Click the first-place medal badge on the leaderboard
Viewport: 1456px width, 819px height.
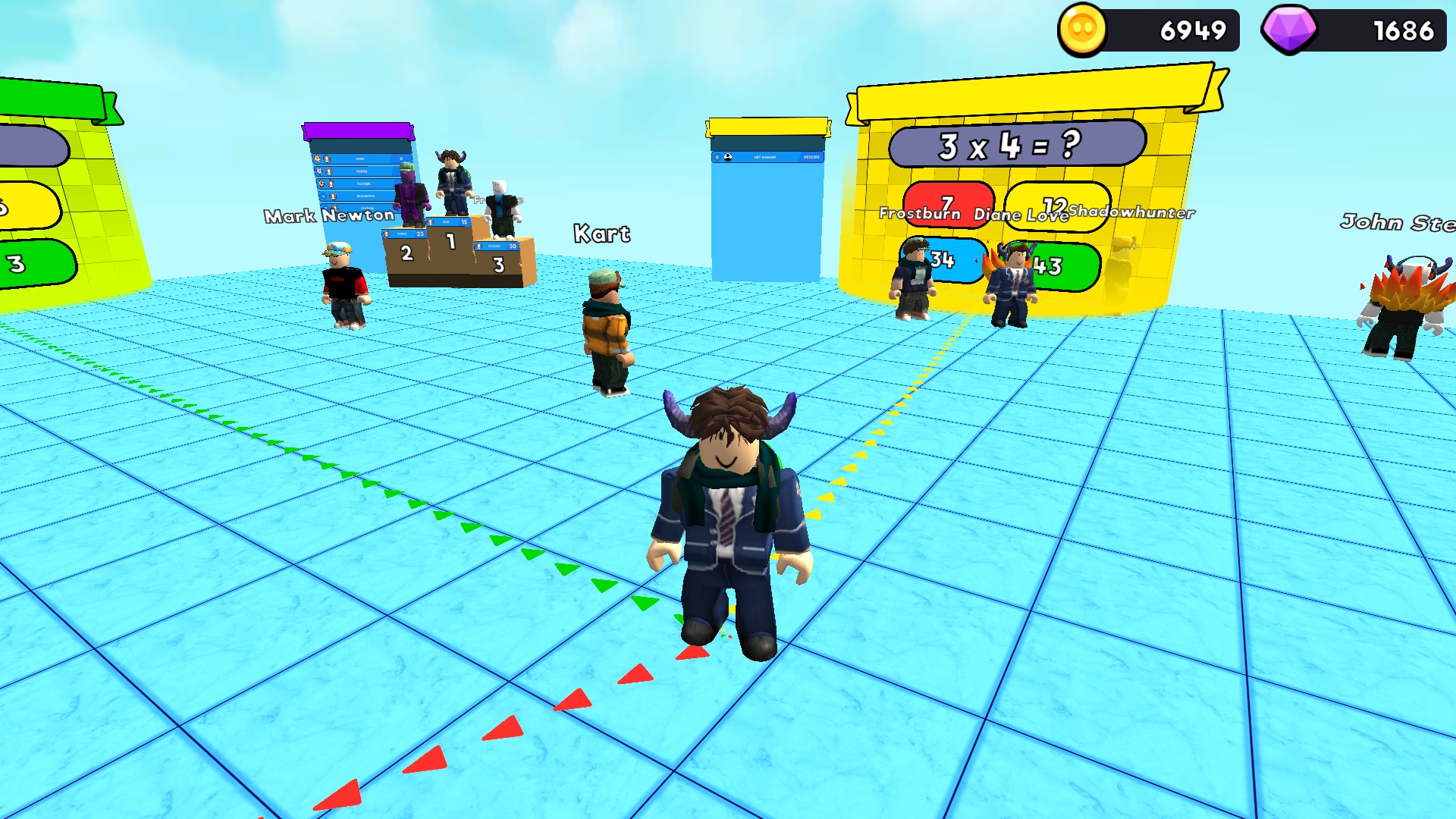coord(316,158)
